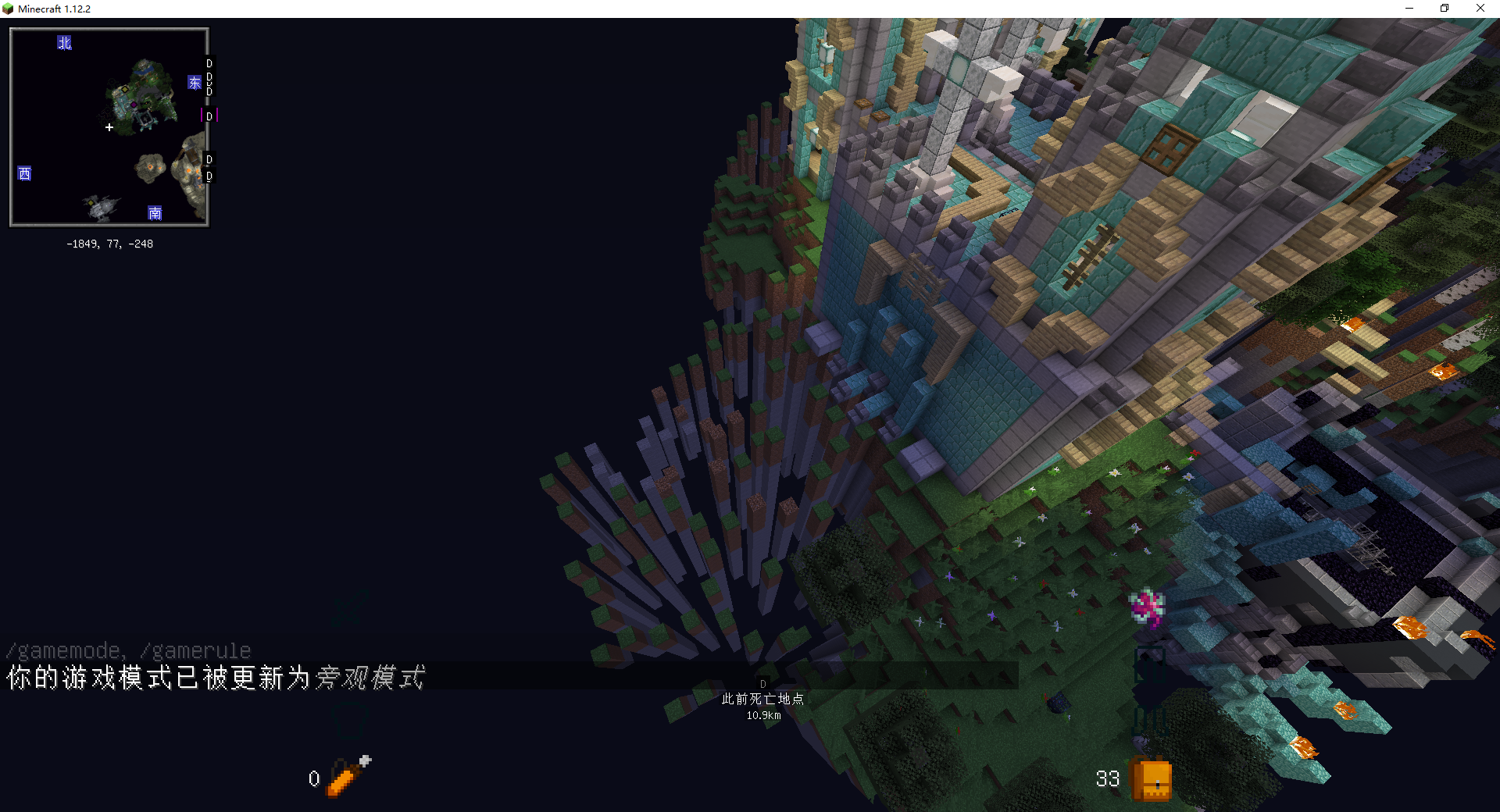Click the white cross player marker on minimap

point(109,127)
